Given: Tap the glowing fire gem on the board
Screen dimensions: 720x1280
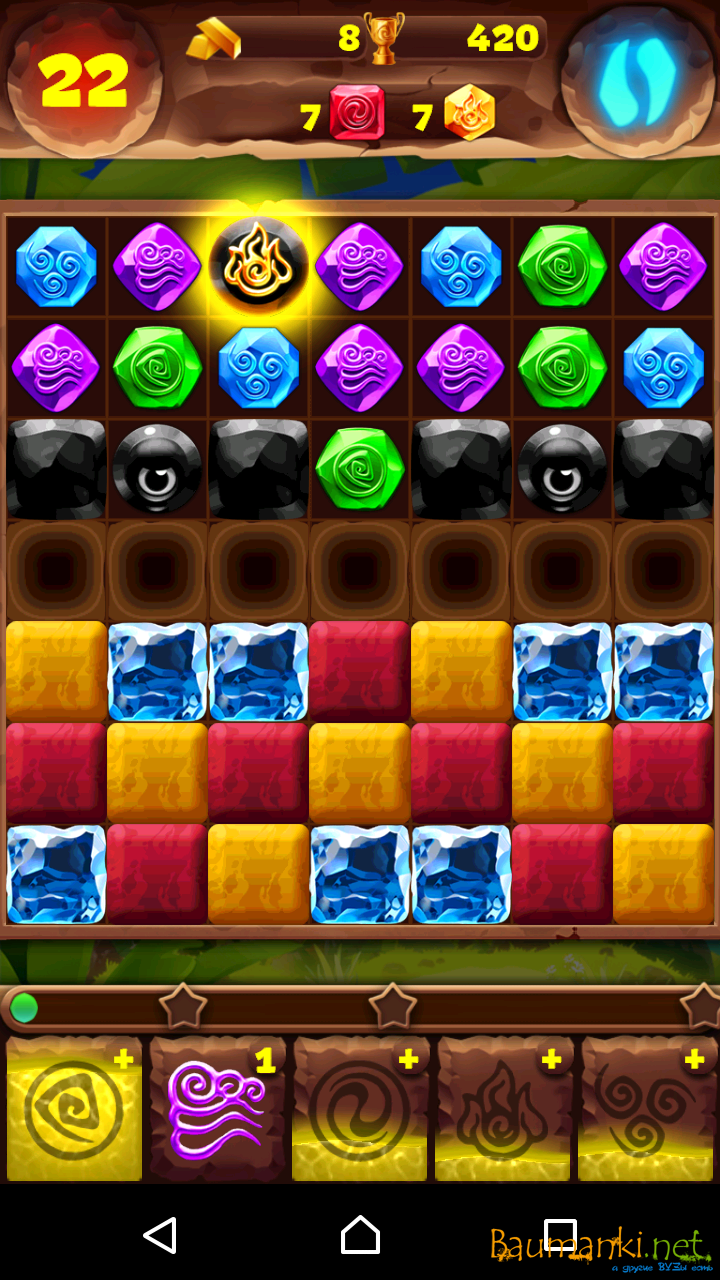Looking at the screenshot, I should pos(259,265).
